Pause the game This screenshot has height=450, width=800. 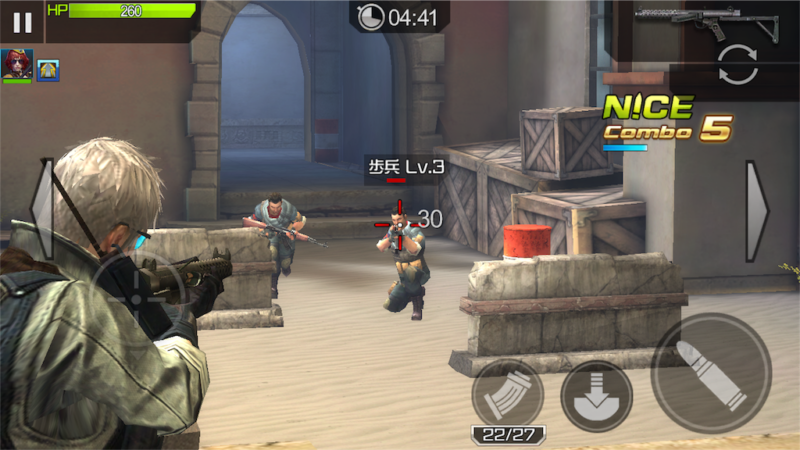point(22,22)
